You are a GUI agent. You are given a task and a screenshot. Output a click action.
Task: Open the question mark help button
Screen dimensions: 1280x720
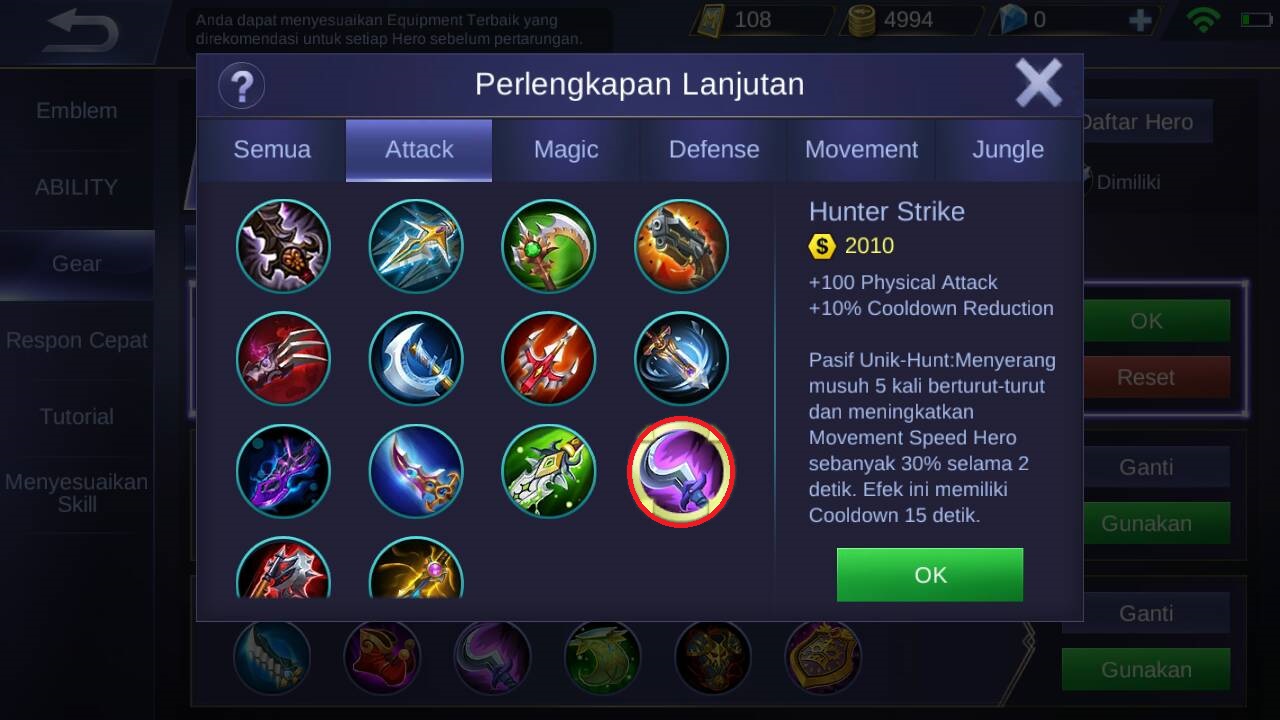coord(241,85)
